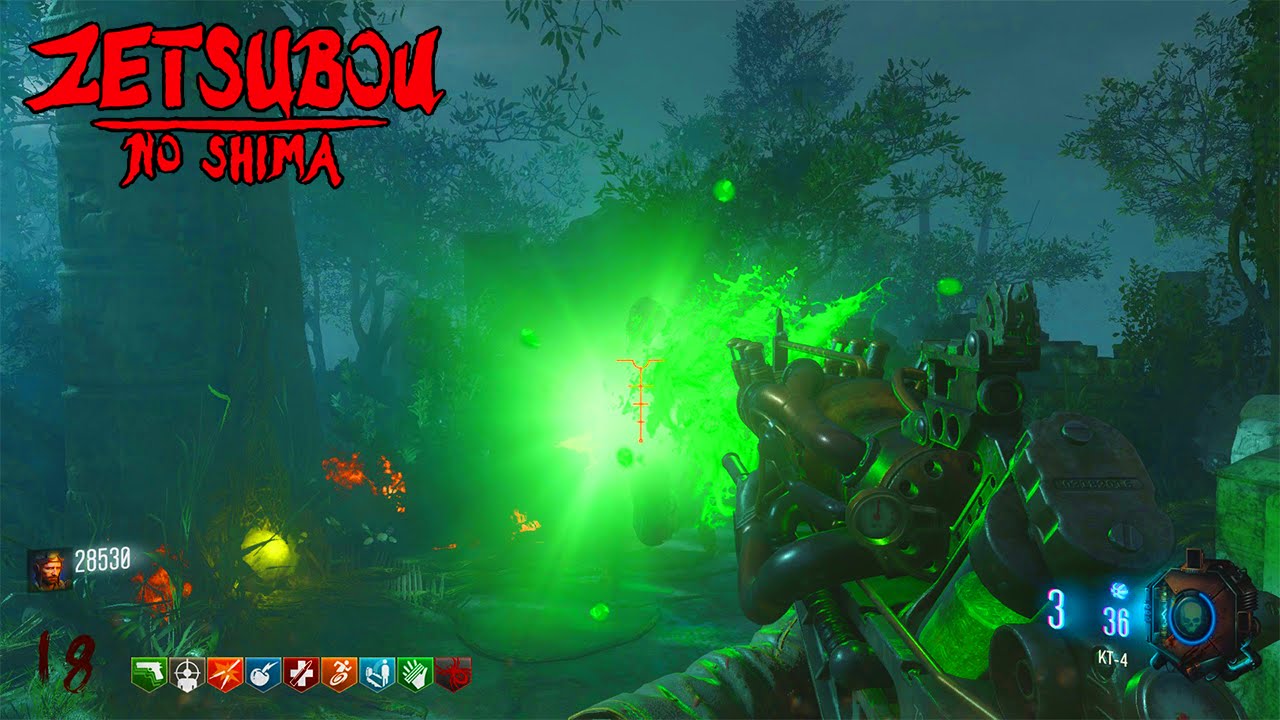Viewport: 1280px width, 720px height.
Task: Select the ammo count showing 36
Action: 1116,620
